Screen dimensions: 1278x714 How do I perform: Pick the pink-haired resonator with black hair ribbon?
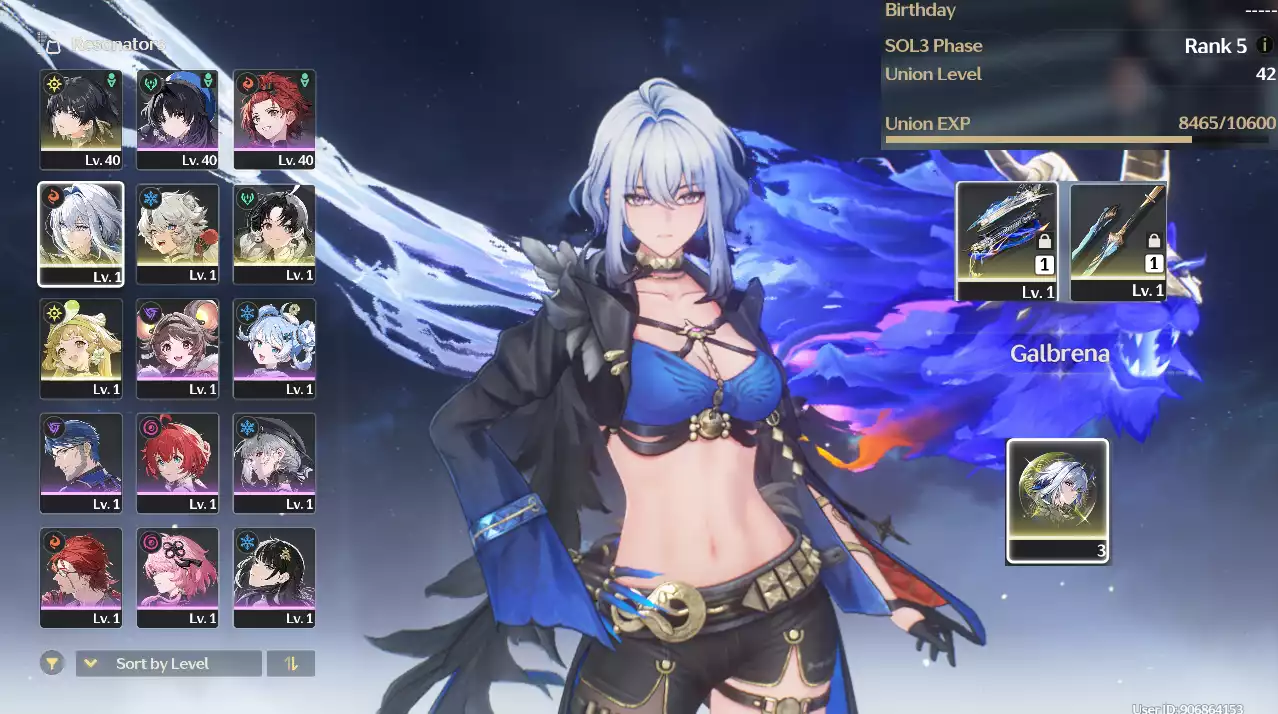tap(177, 577)
